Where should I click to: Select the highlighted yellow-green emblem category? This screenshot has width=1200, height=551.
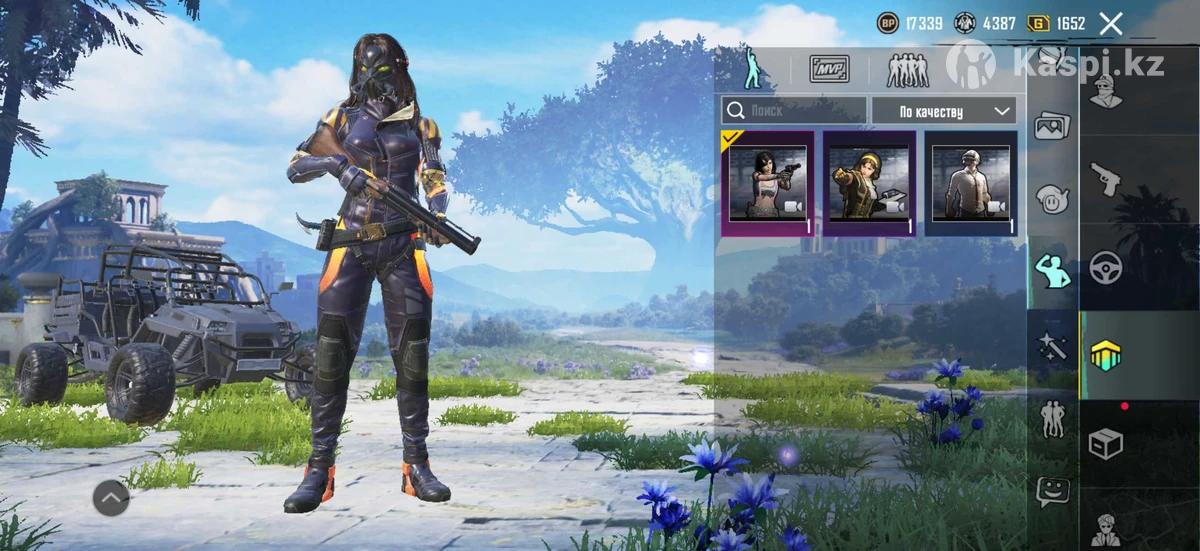(1105, 355)
